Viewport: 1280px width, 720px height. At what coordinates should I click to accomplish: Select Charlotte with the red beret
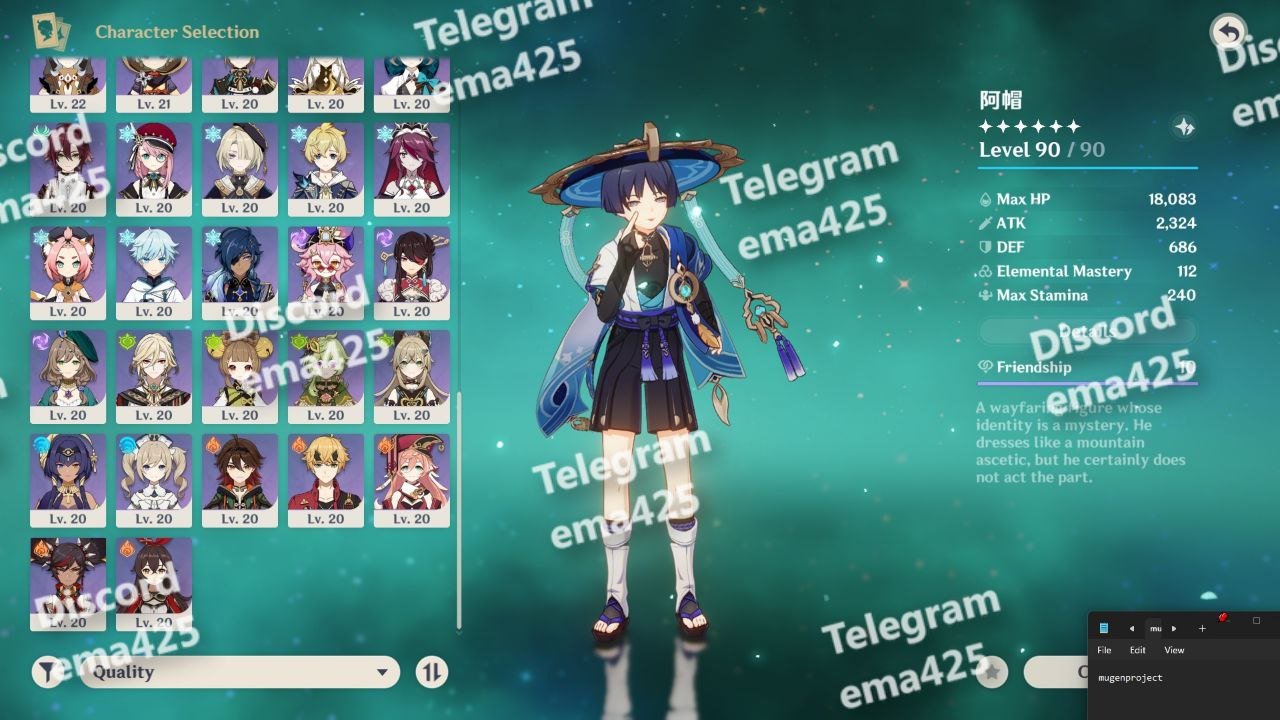[x=154, y=162]
